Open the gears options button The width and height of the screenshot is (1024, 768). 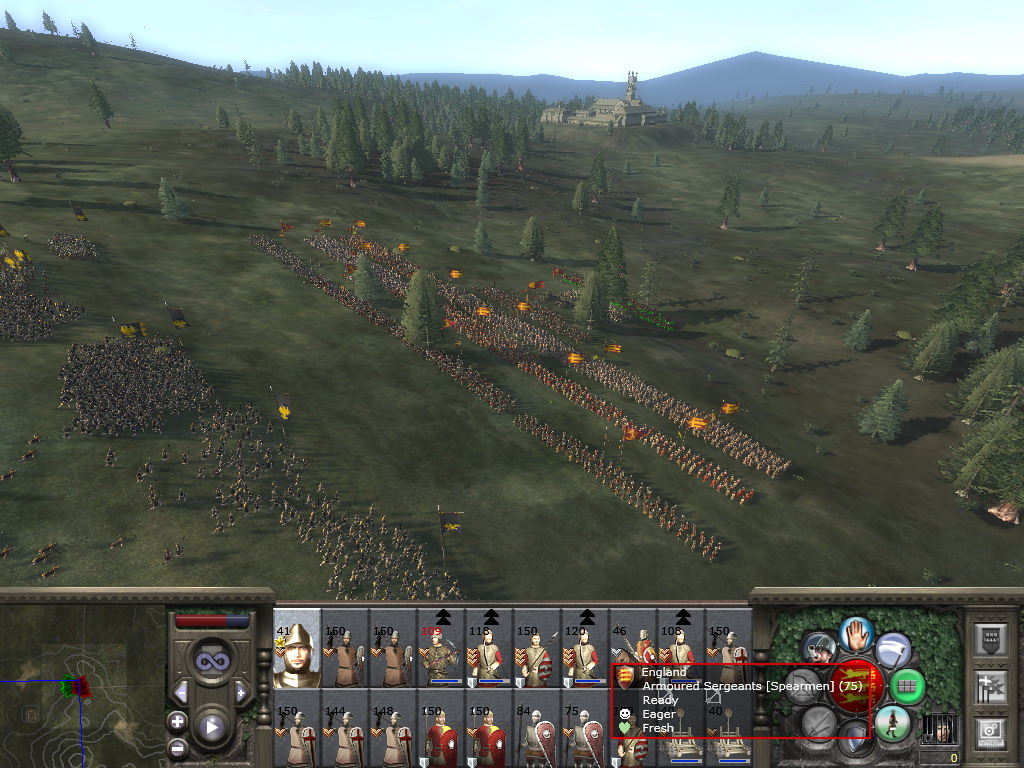pos(988,731)
